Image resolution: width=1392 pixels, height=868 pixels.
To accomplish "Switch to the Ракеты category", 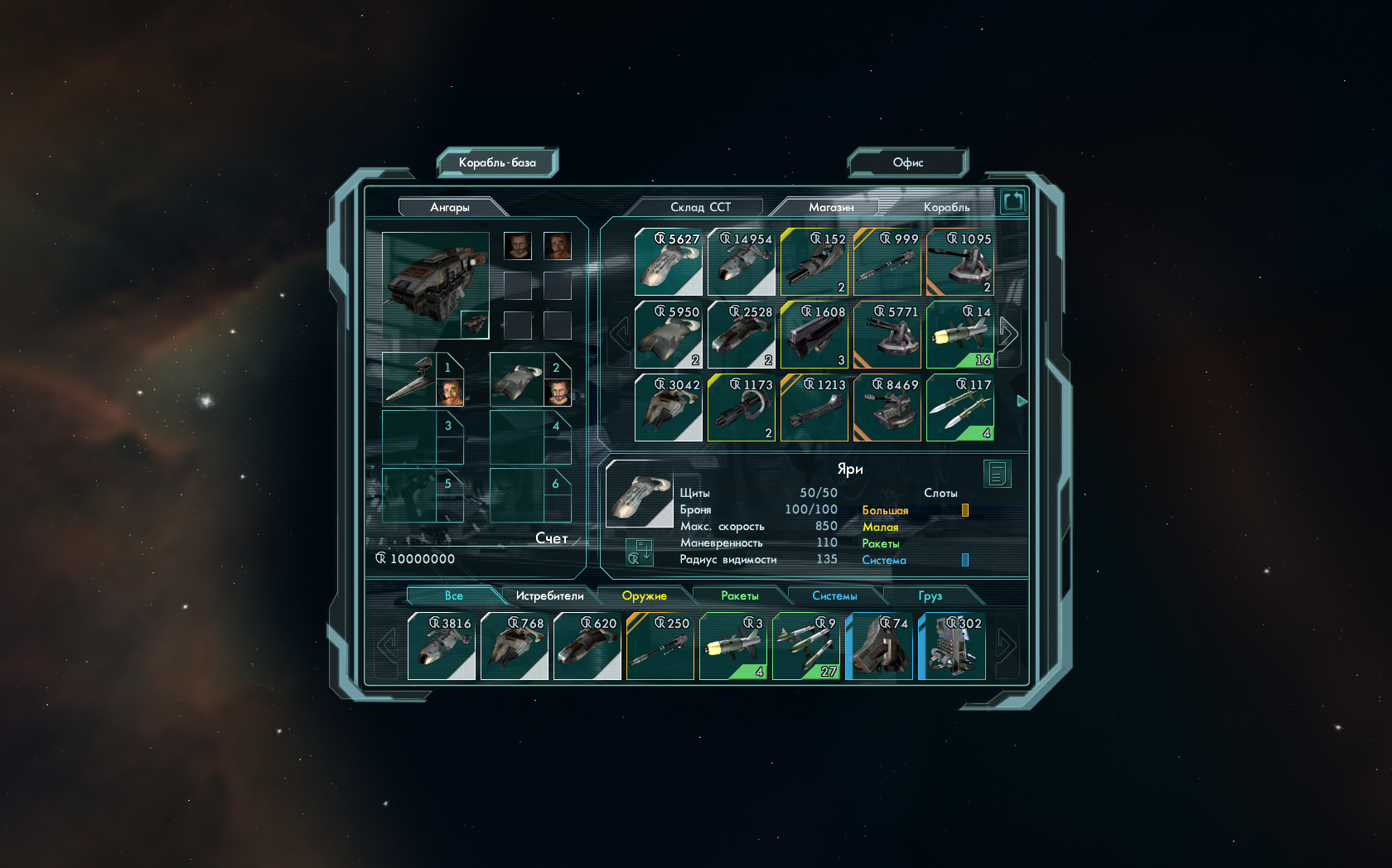I will [739, 596].
